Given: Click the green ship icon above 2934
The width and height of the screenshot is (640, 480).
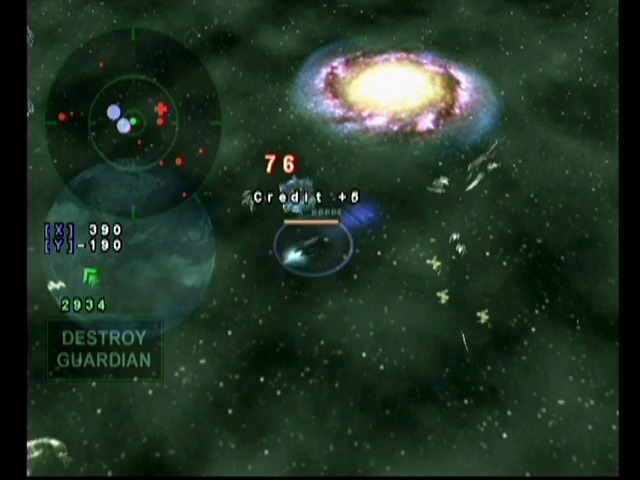Looking at the screenshot, I should (x=91, y=277).
